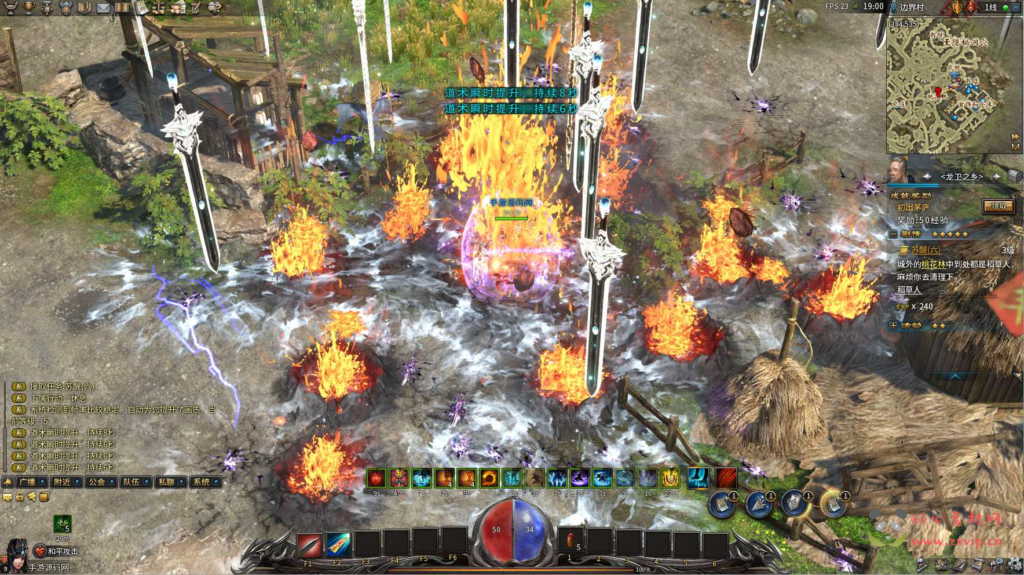Open the 附近 chat channel
Screen dimensions: 1024x575
[x=68, y=481]
